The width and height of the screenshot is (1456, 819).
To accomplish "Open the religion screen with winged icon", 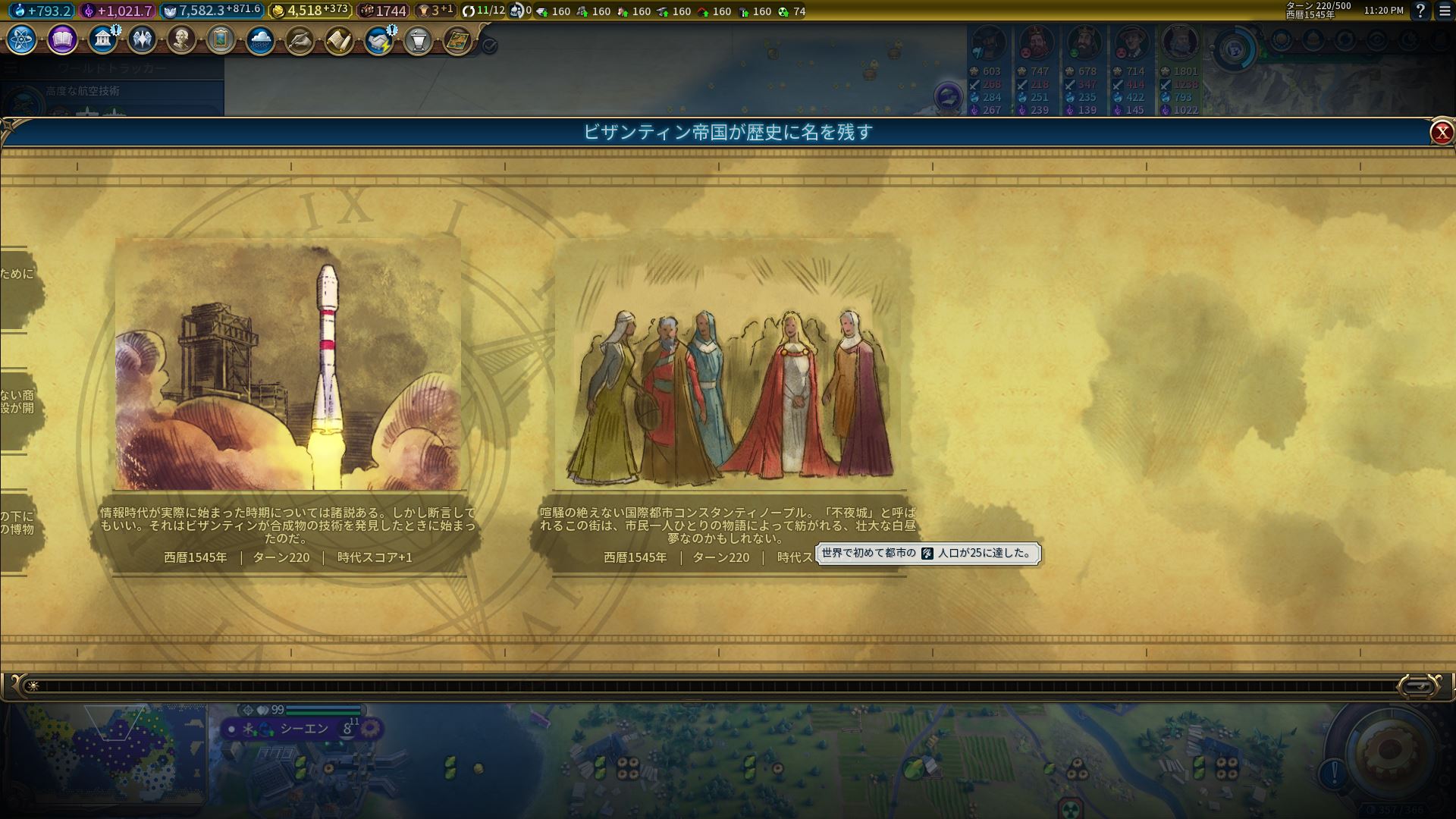I will (x=142, y=39).
